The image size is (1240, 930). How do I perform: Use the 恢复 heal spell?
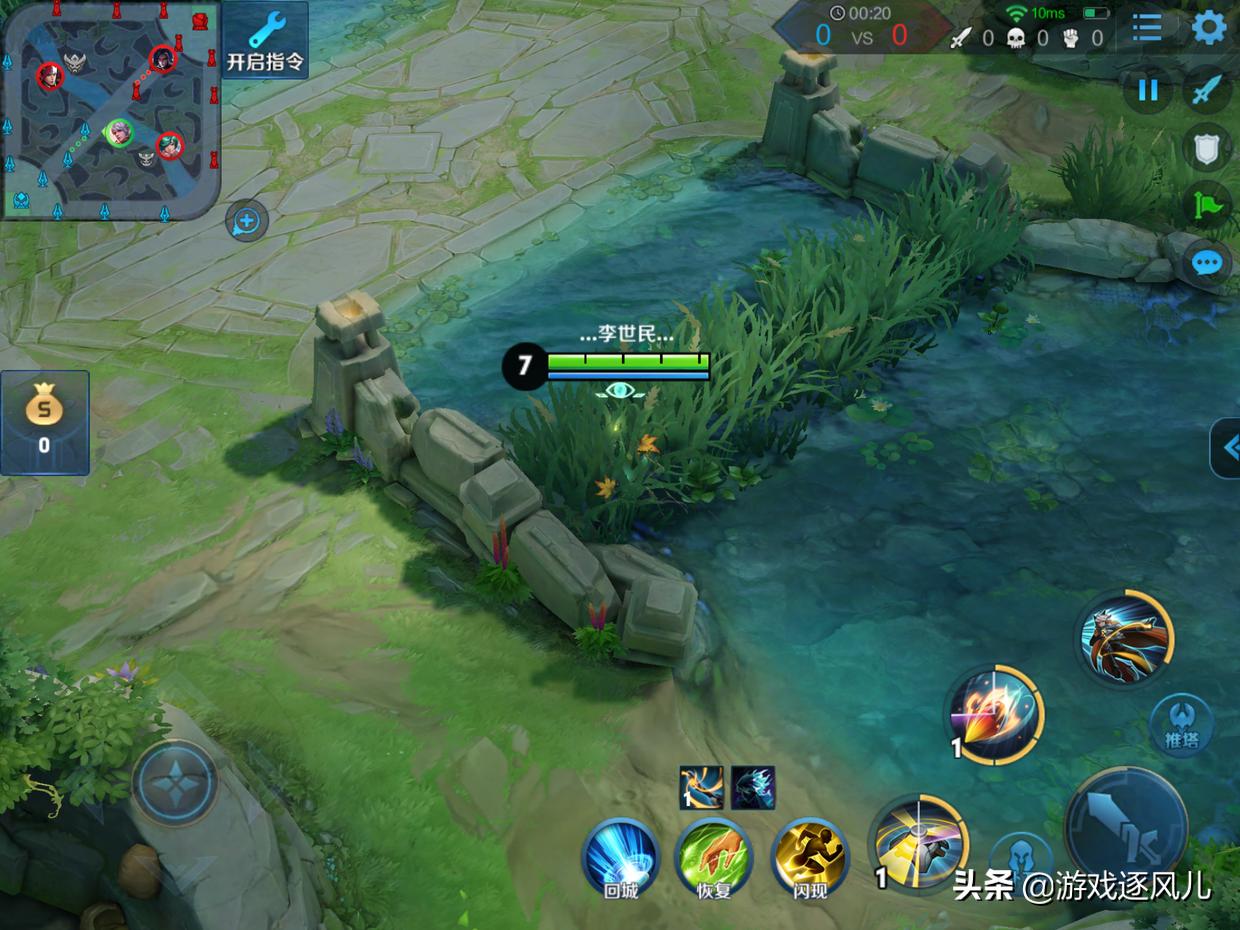(713, 858)
